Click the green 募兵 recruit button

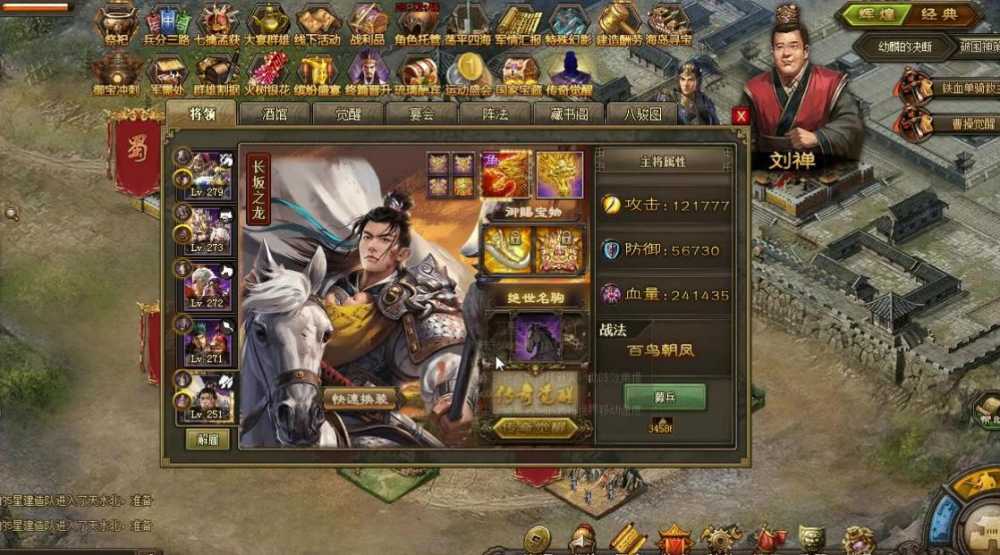[665, 396]
